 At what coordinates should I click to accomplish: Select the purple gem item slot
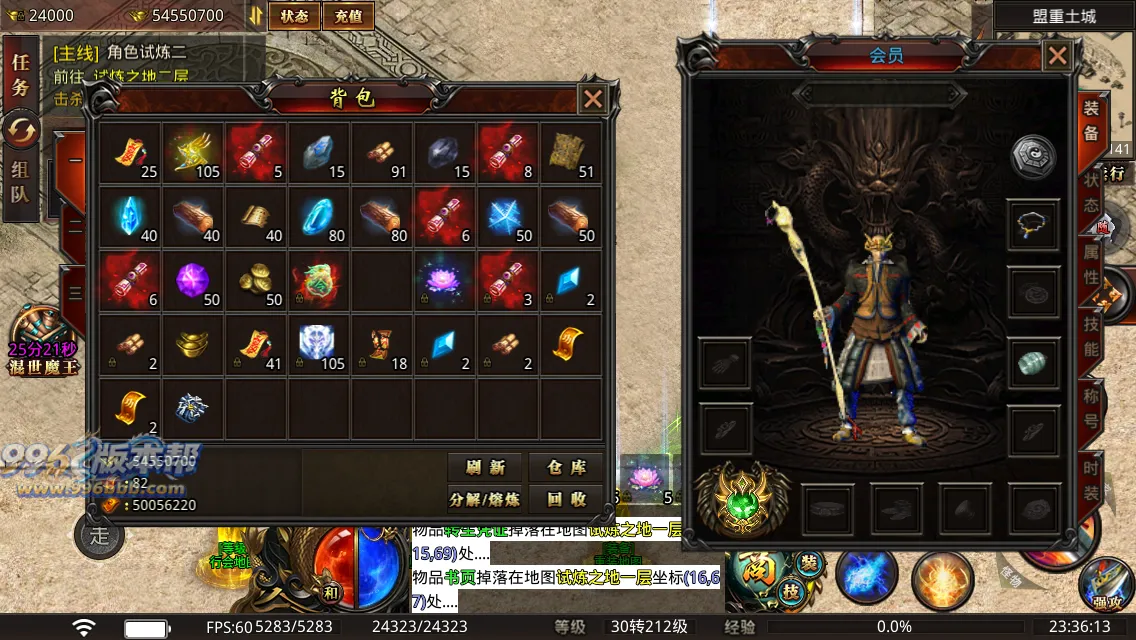coord(193,280)
